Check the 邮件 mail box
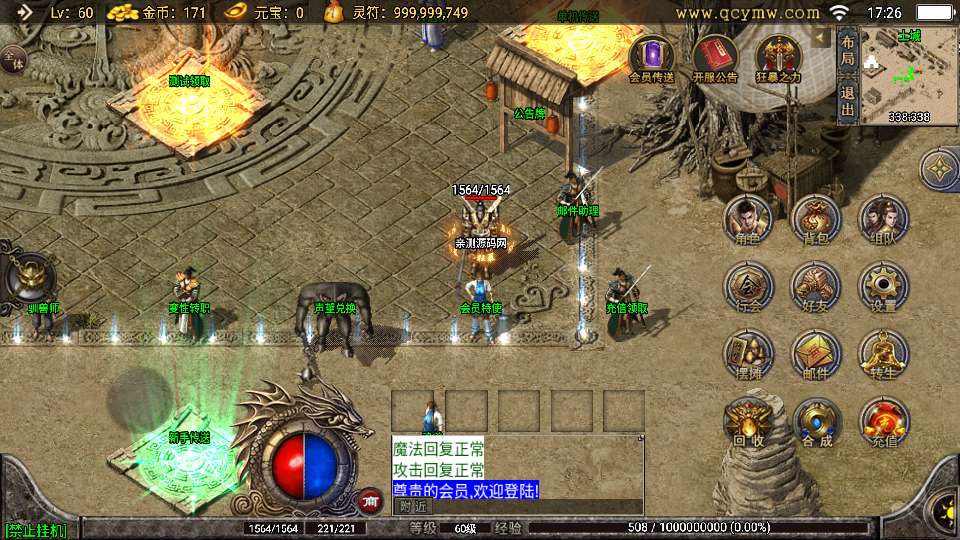The image size is (960, 540). [x=816, y=354]
